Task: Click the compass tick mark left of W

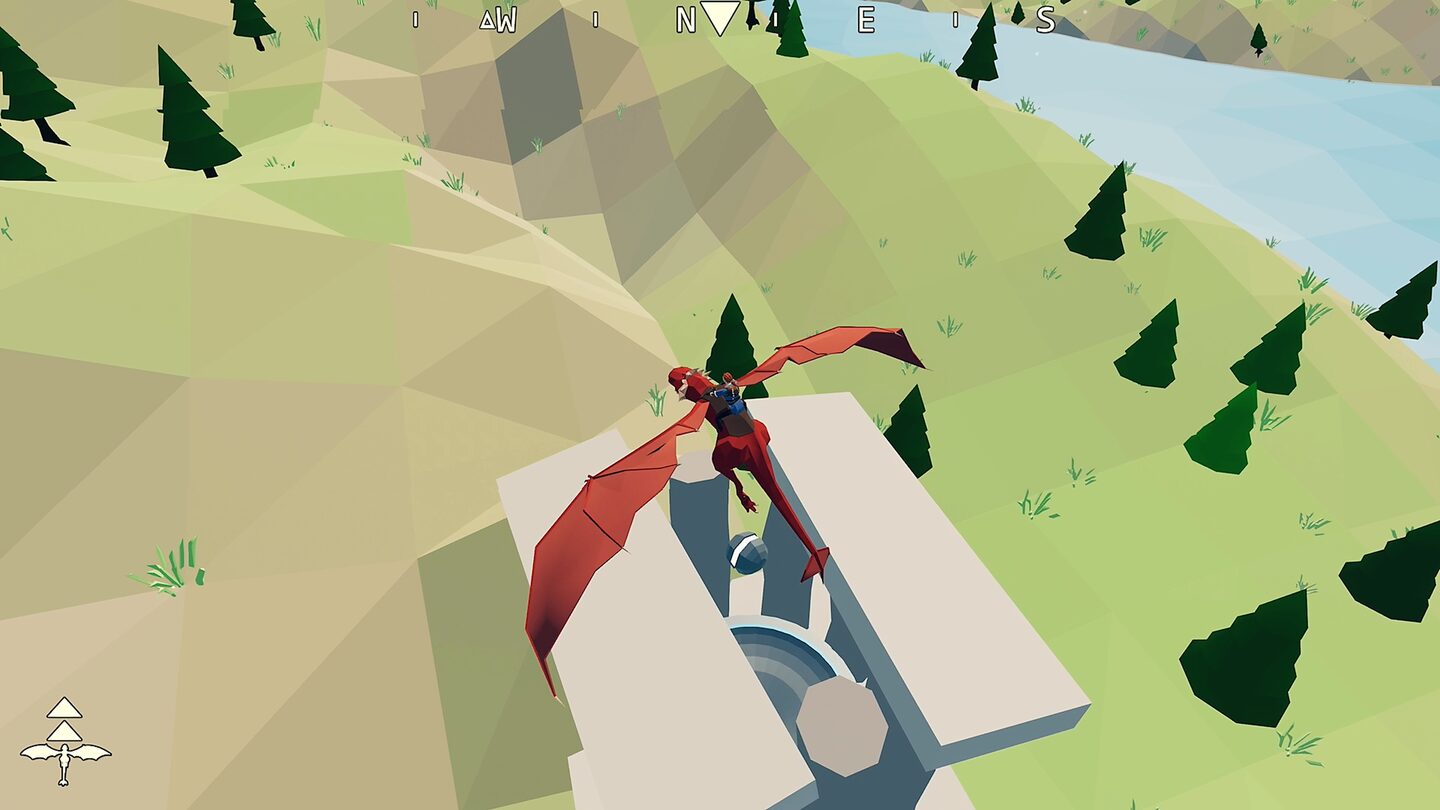Action: (x=414, y=21)
